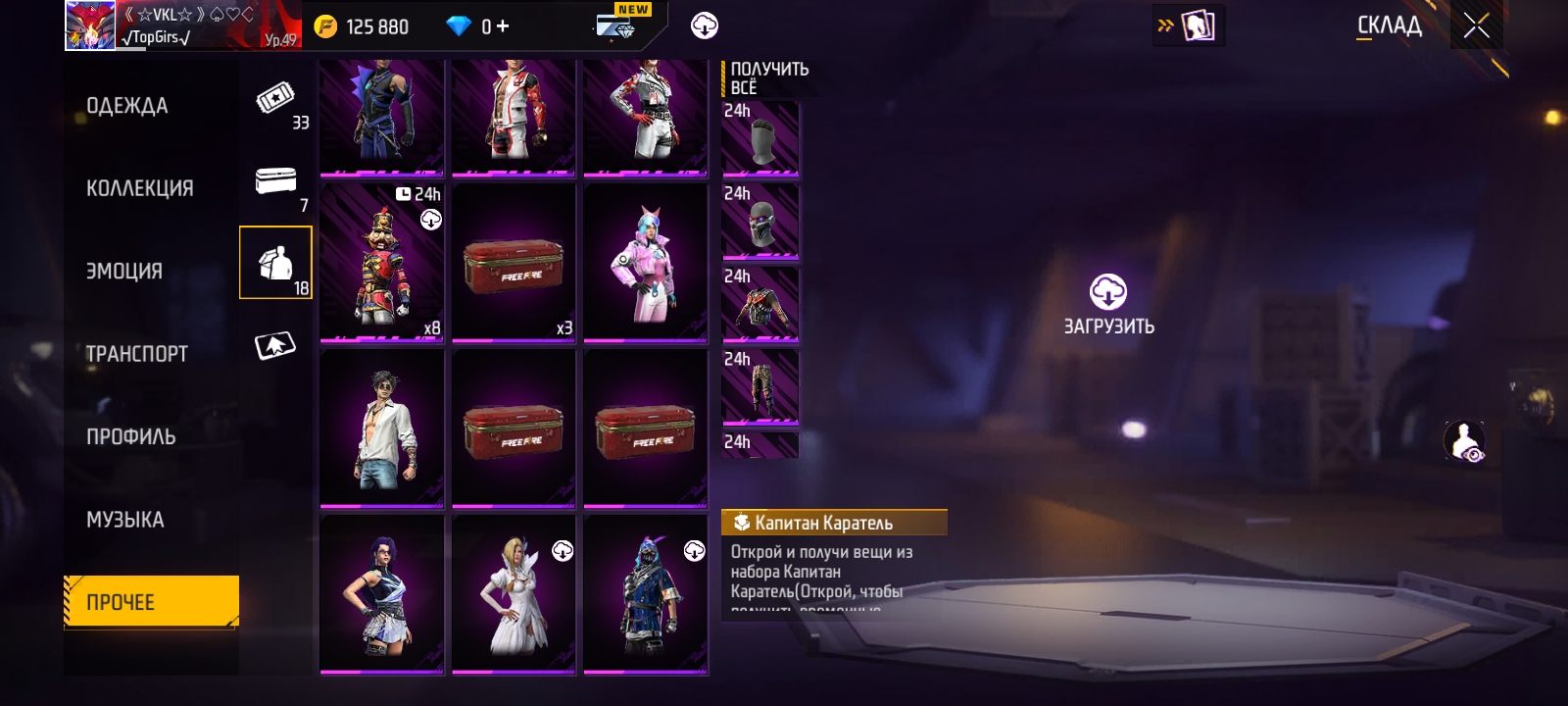The height and width of the screenshot is (706, 1568).
Task: Select the ТРАНСПОРТ category
Action: coord(136,354)
